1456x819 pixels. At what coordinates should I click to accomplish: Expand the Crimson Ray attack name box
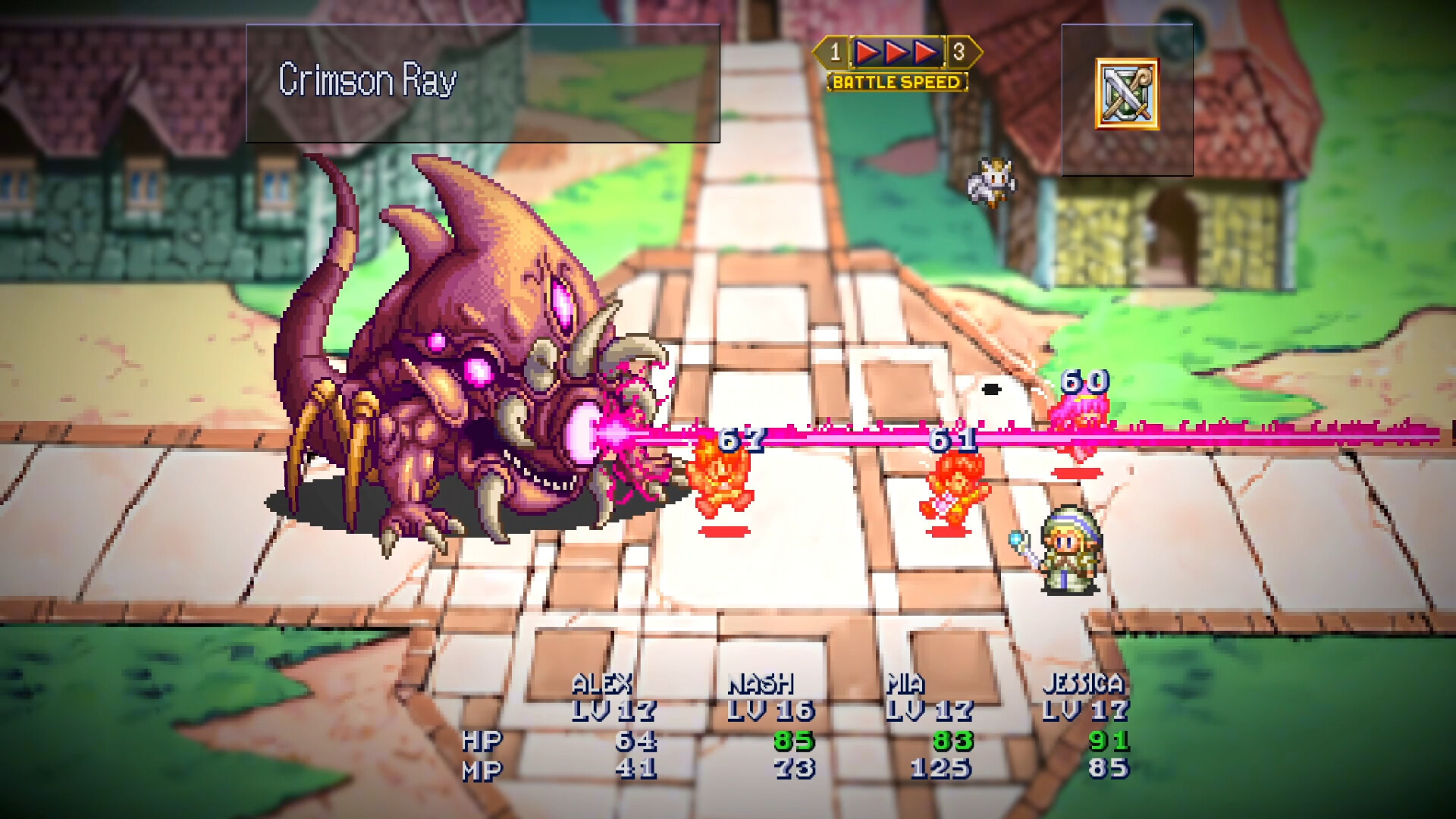(483, 83)
